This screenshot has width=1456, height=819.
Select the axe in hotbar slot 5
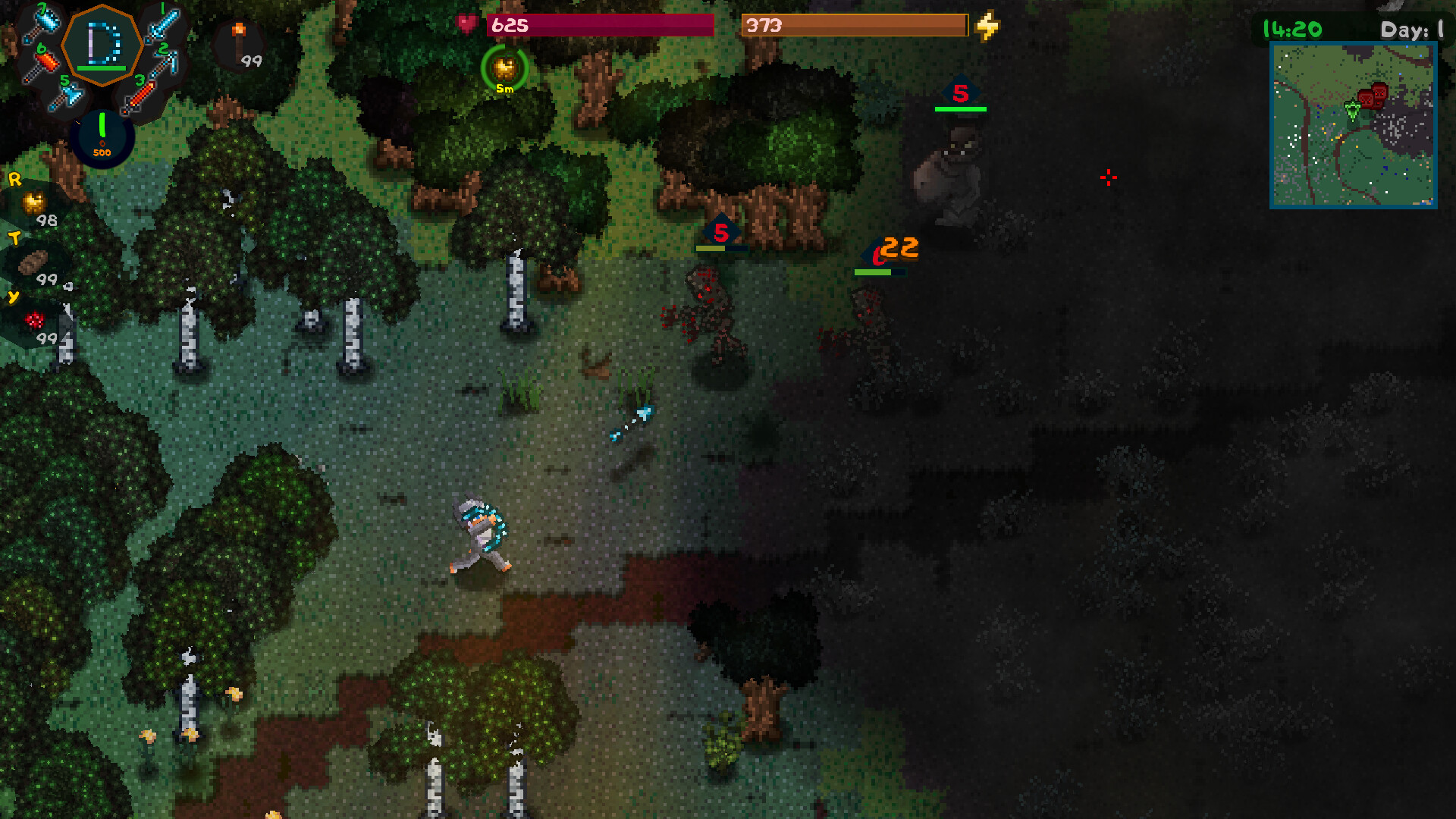72,95
